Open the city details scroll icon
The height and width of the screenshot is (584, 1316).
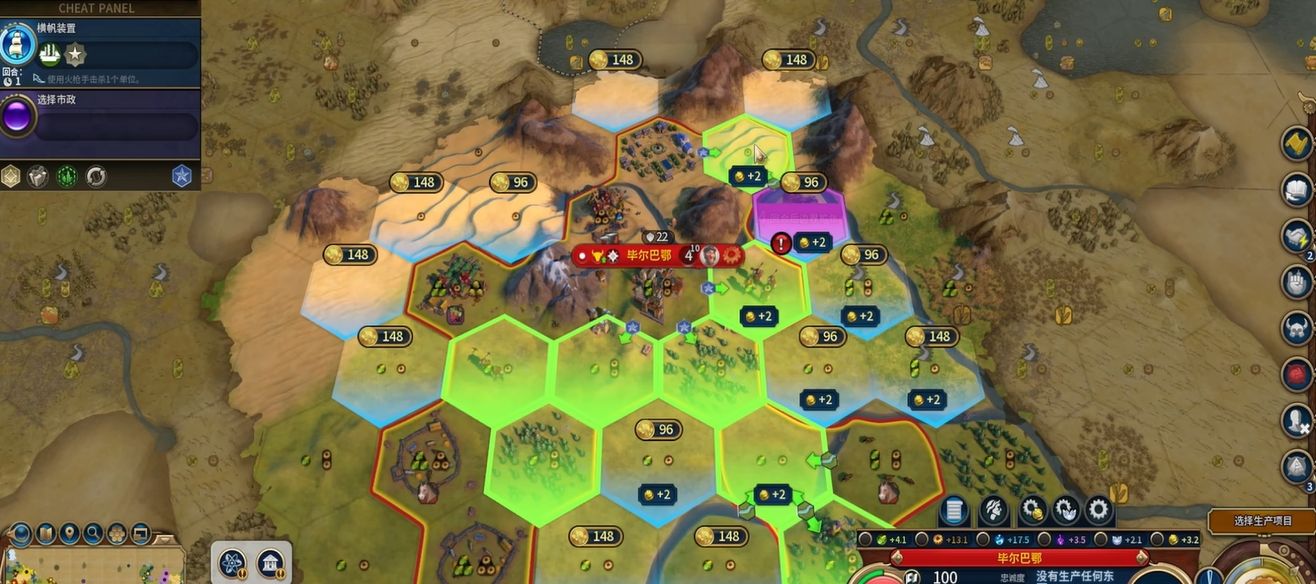954,511
